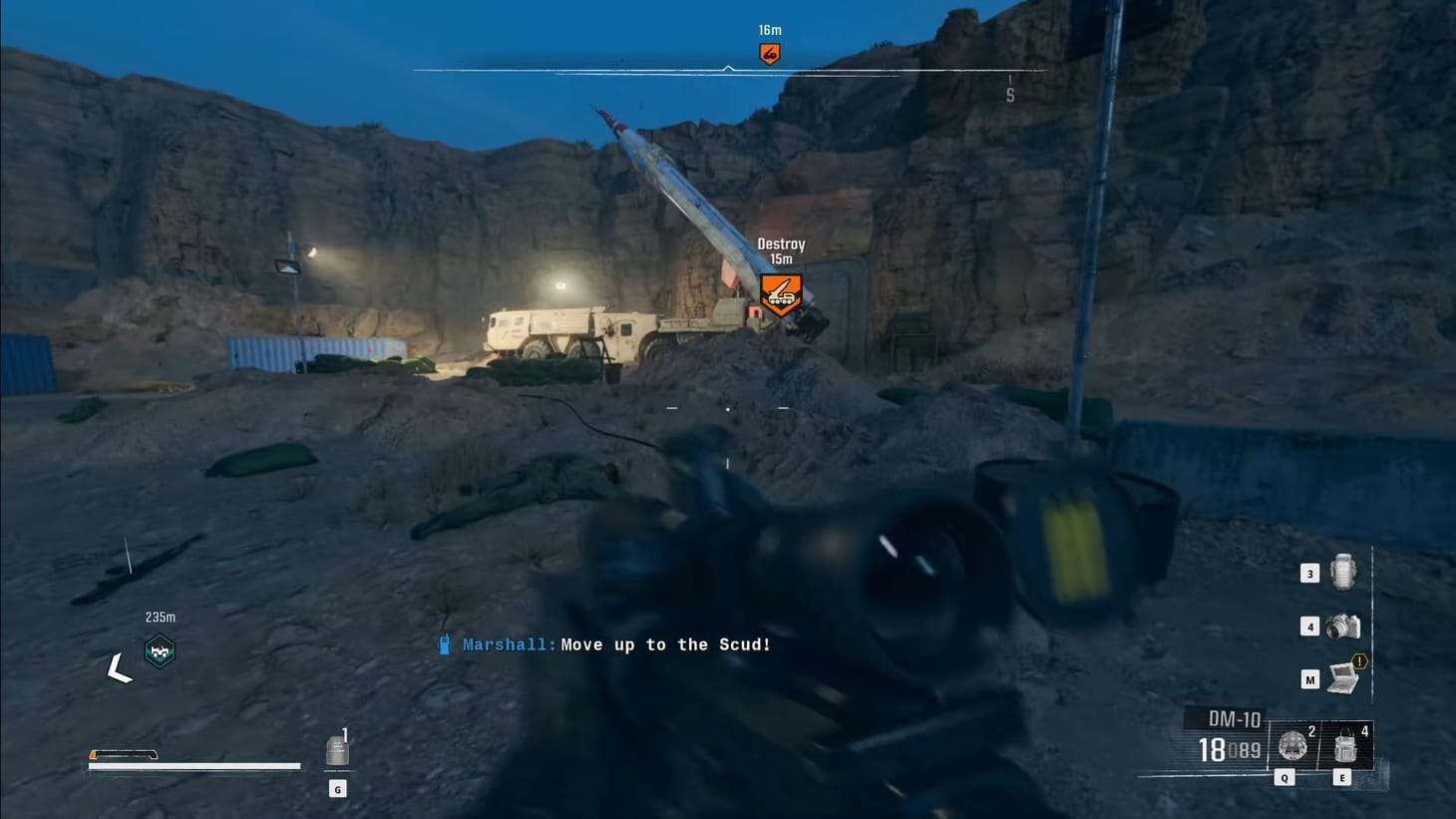This screenshot has height=819, width=1456.
Task: Select the grenade icon bound to Q
Action: click(x=1291, y=746)
